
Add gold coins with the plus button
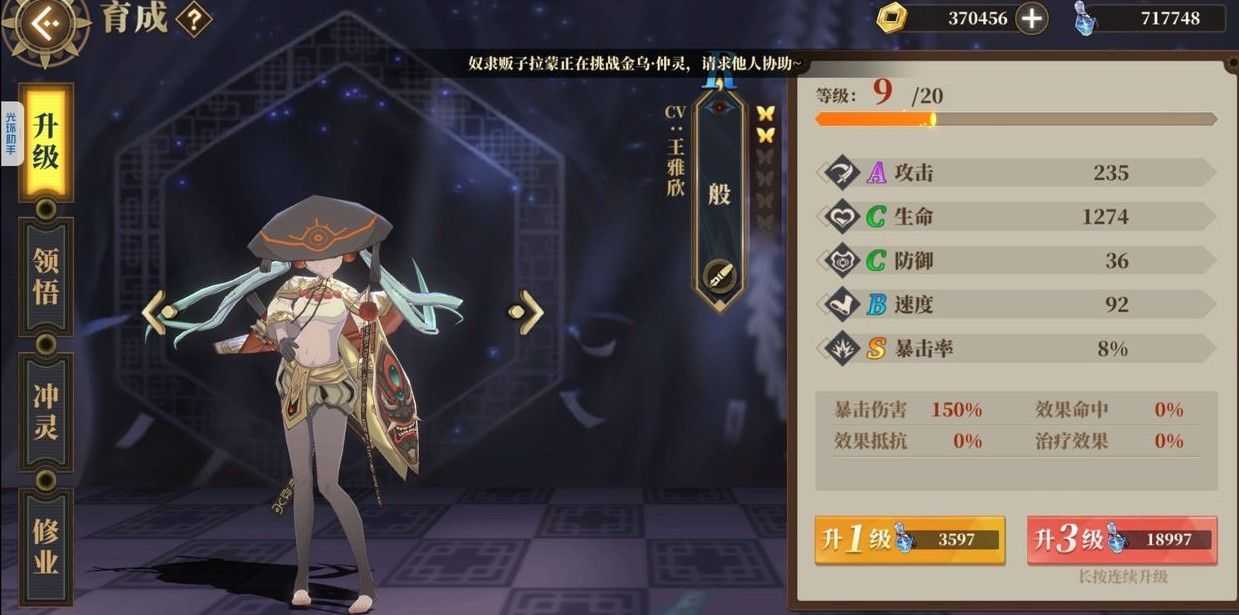(1031, 18)
